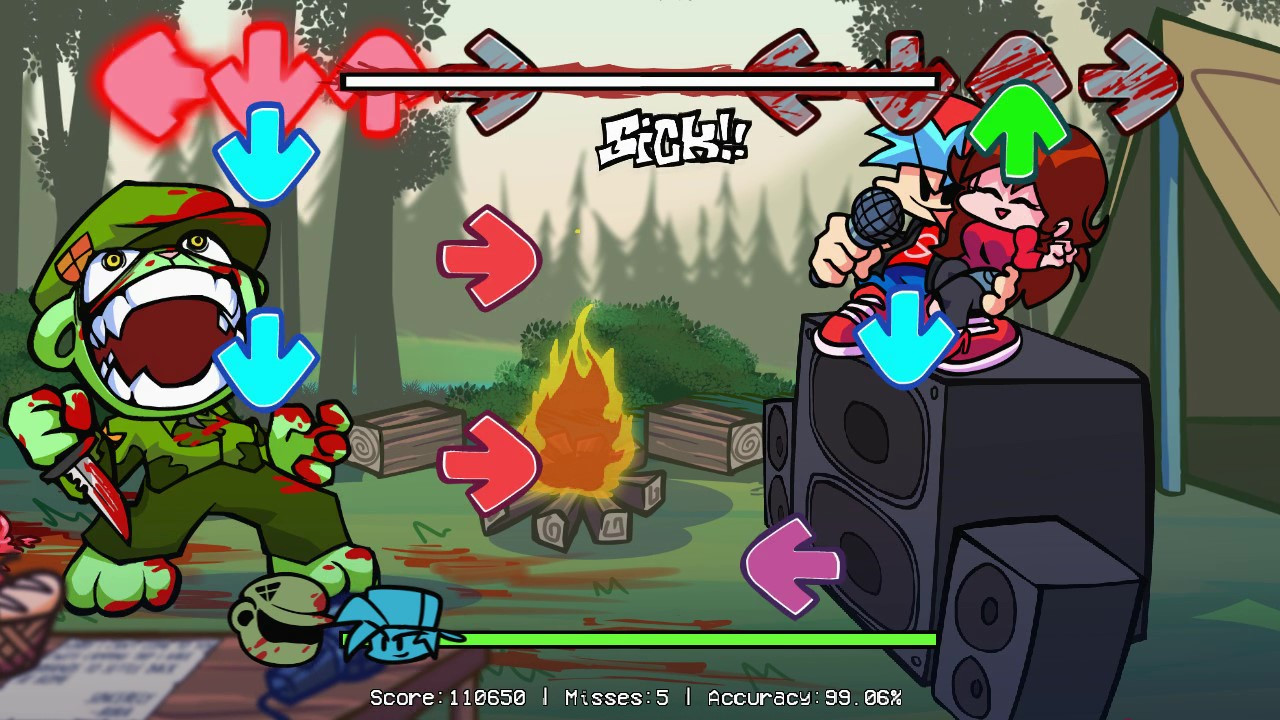
Task: Click the white opponent progress bar at top
Action: (640, 80)
